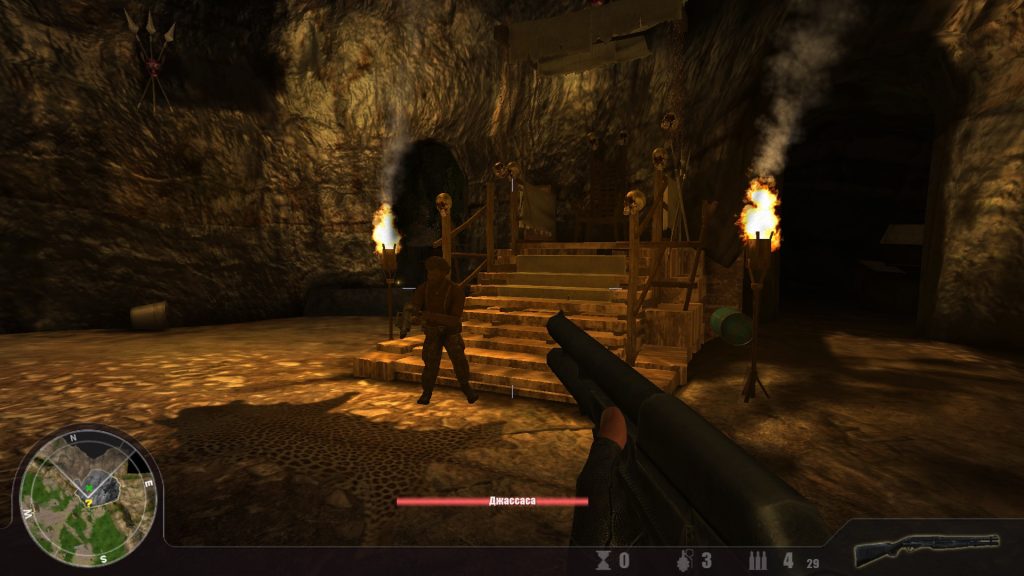Click the hourglass icon
The width and height of the screenshot is (1024, 576).
pyautogui.click(x=604, y=560)
